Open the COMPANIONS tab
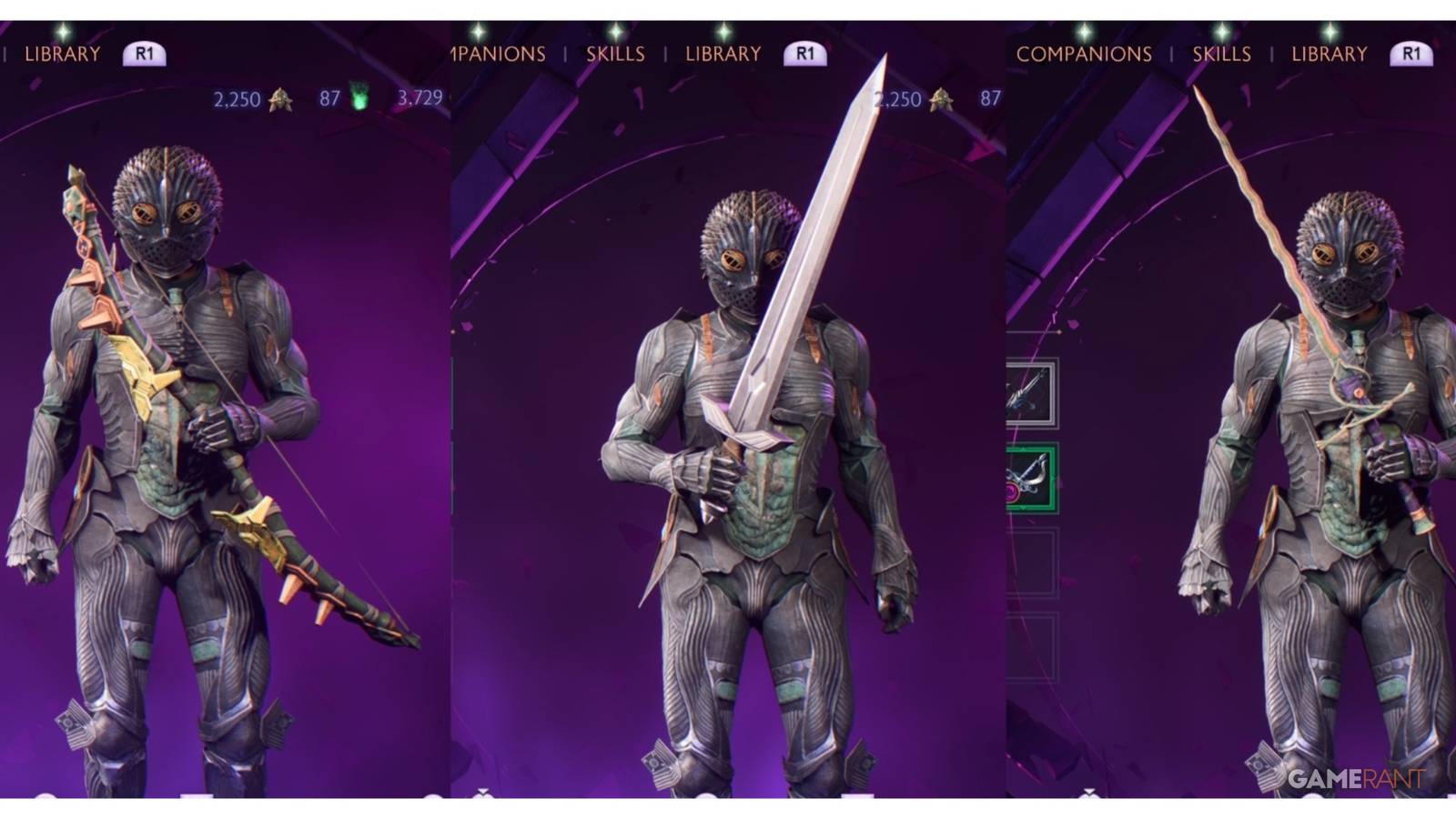The height and width of the screenshot is (819, 1456). tap(1083, 54)
